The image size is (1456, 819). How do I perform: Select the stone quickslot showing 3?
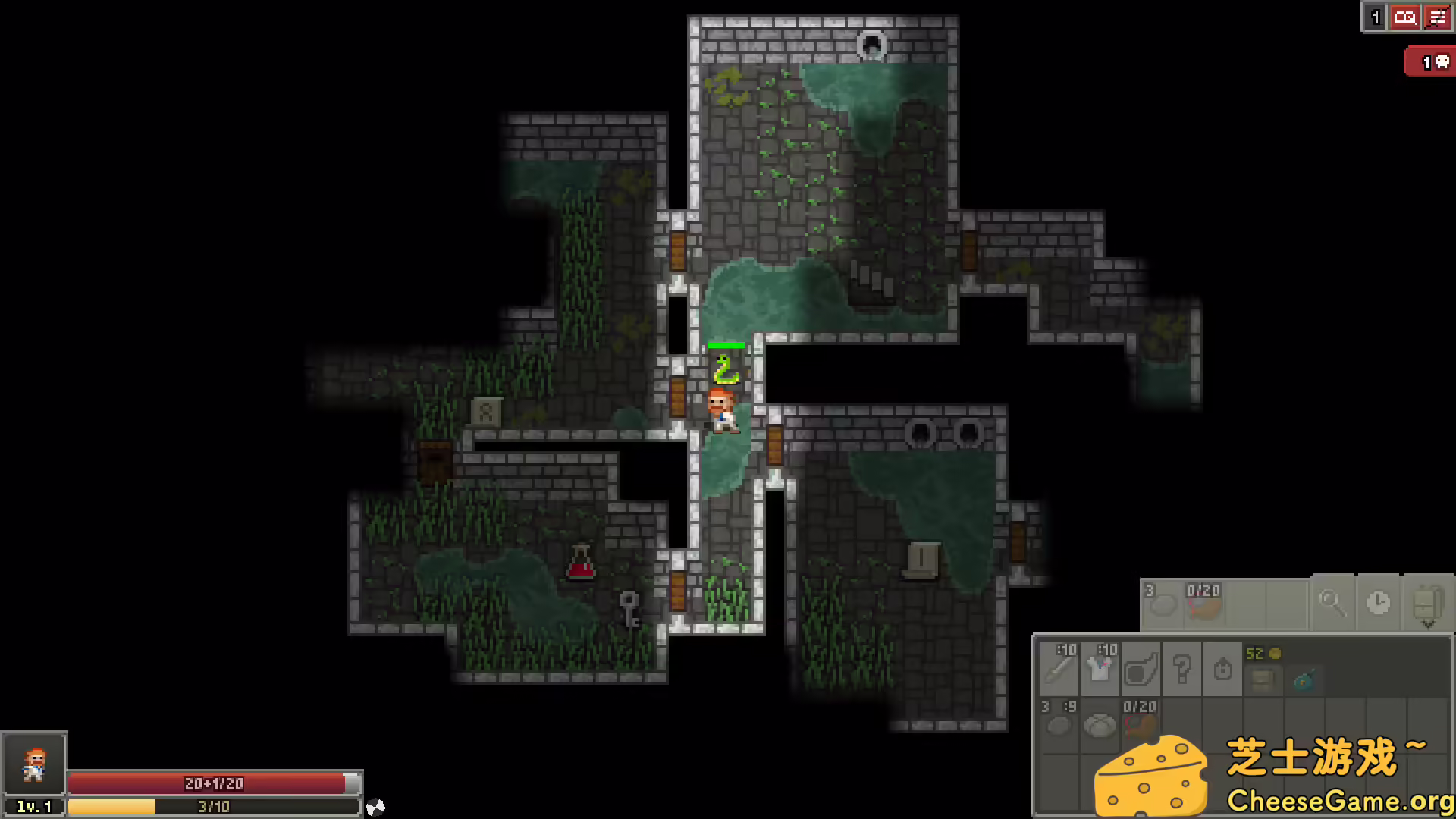tap(1163, 605)
